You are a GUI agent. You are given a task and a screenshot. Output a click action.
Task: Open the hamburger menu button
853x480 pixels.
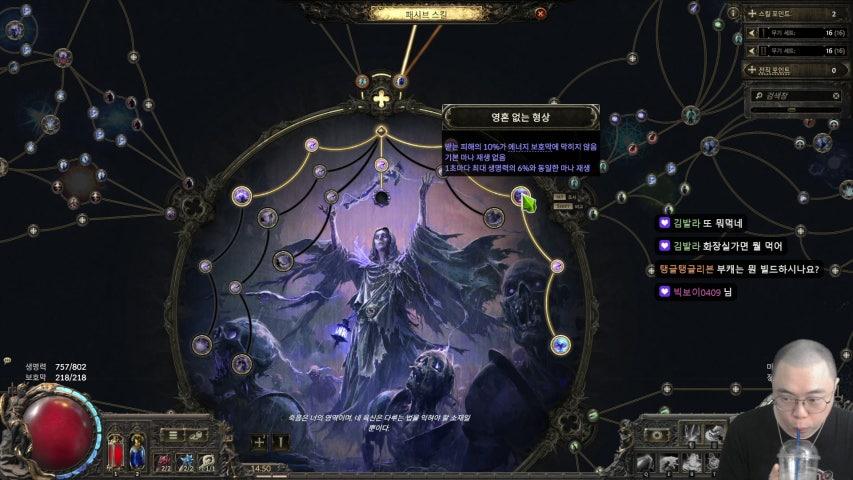point(173,436)
